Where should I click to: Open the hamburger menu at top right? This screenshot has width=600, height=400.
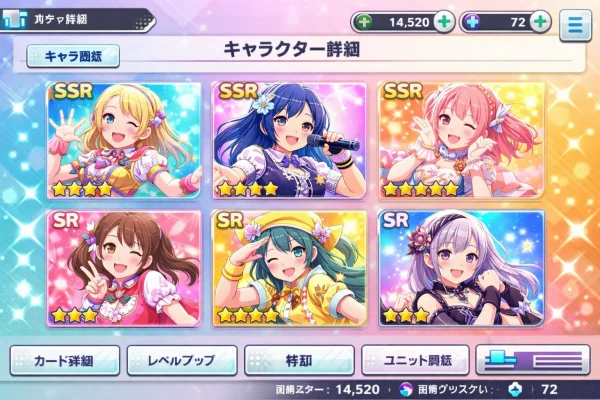[x=574, y=25]
